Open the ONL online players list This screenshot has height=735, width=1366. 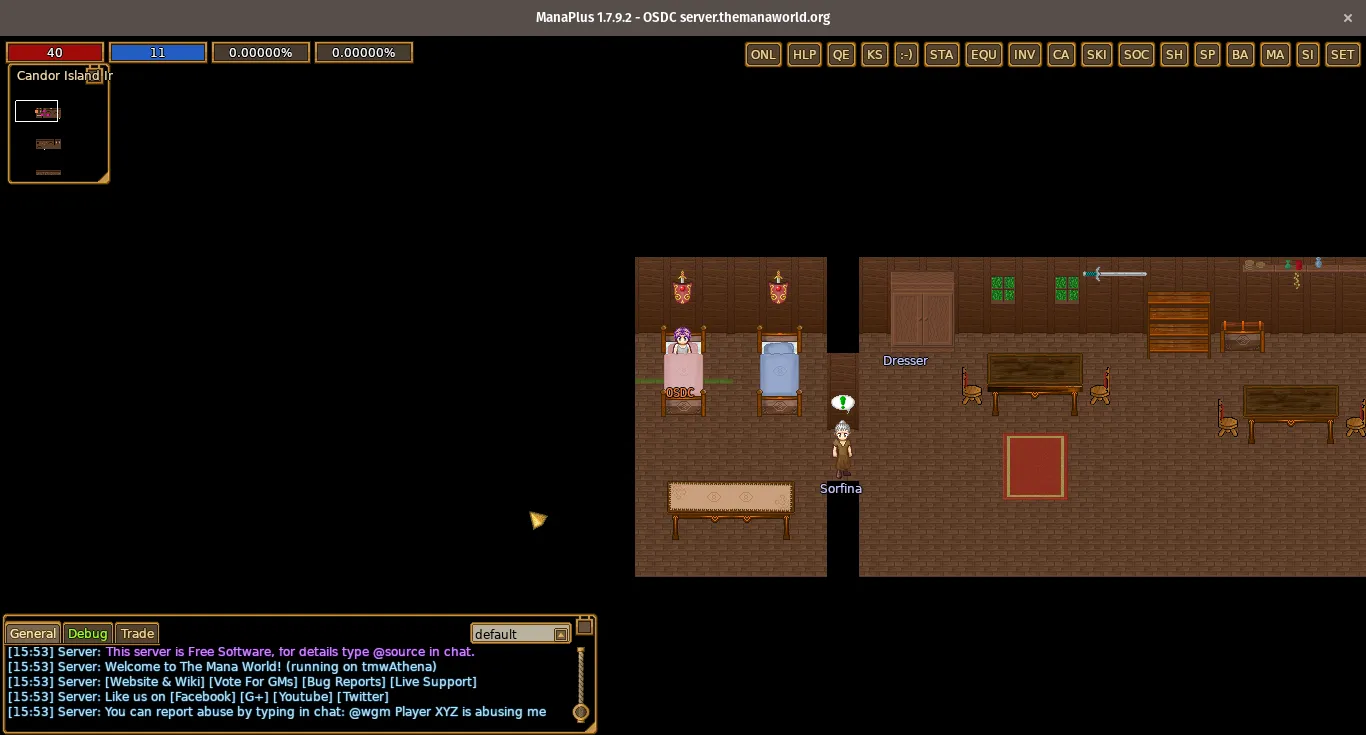tap(763, 55)
